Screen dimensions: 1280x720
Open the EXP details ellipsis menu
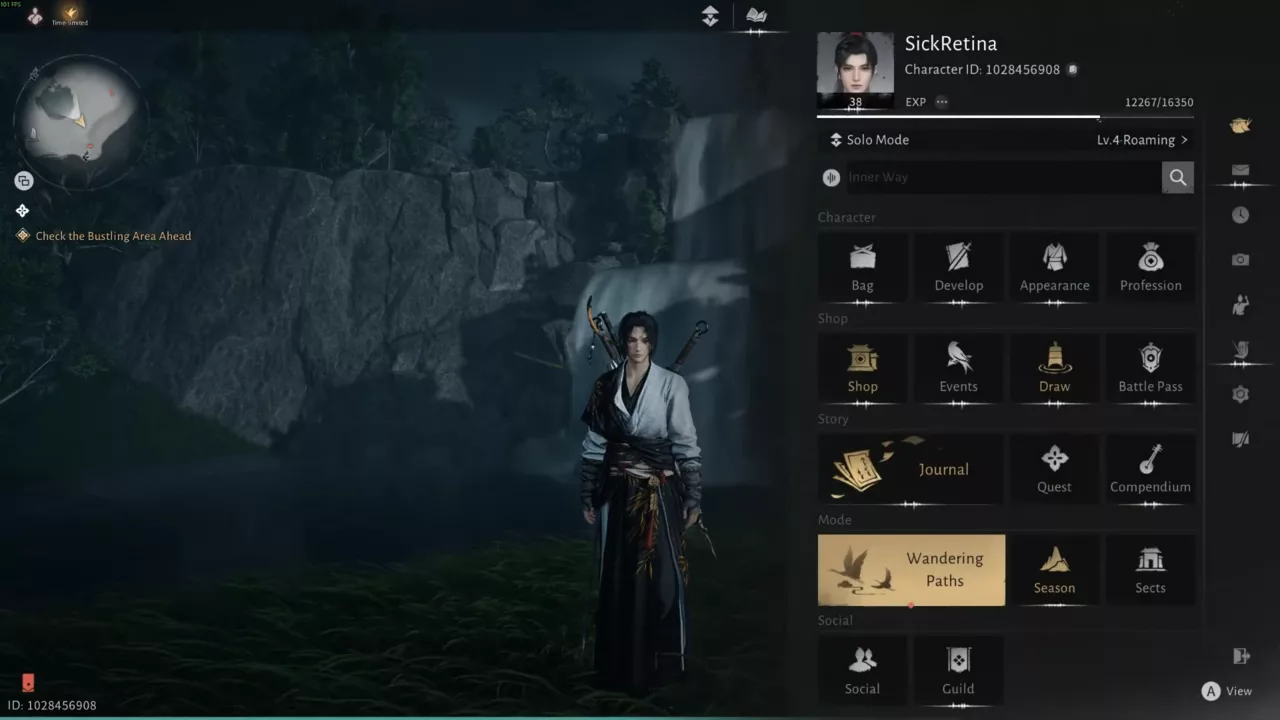click(940, 101)
